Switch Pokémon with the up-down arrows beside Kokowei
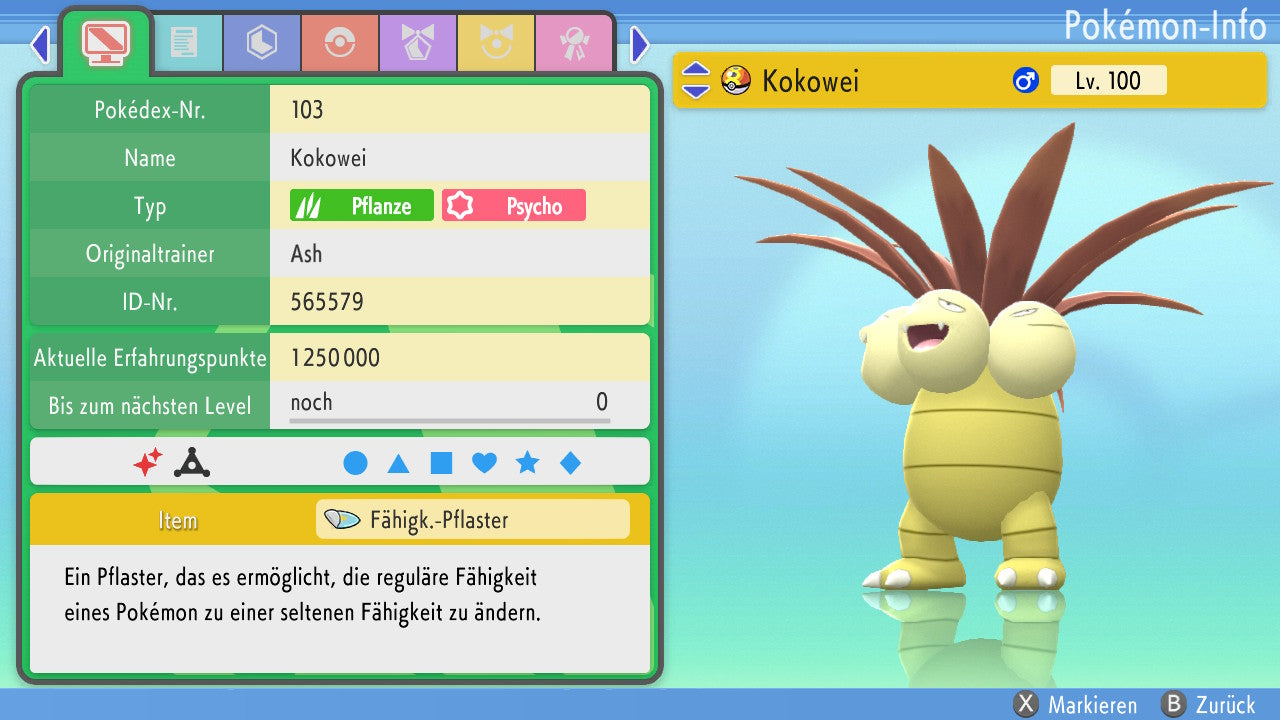The height and width of the screenshot is (720, 1280). coord(695,81)
